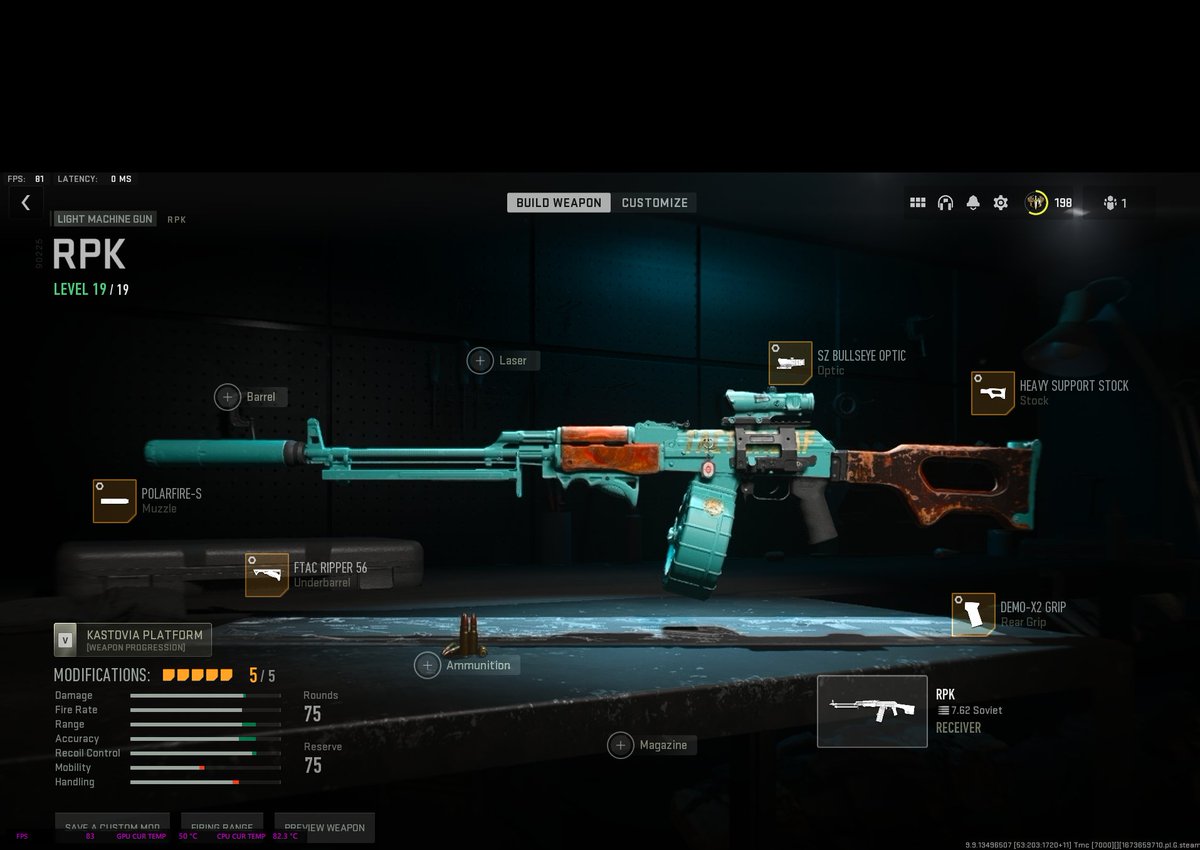The width and height of the screenshot is (1200, 850).
Task: Select the FTAC Ripper 56 underbarrel
Action: click(267, 575)
